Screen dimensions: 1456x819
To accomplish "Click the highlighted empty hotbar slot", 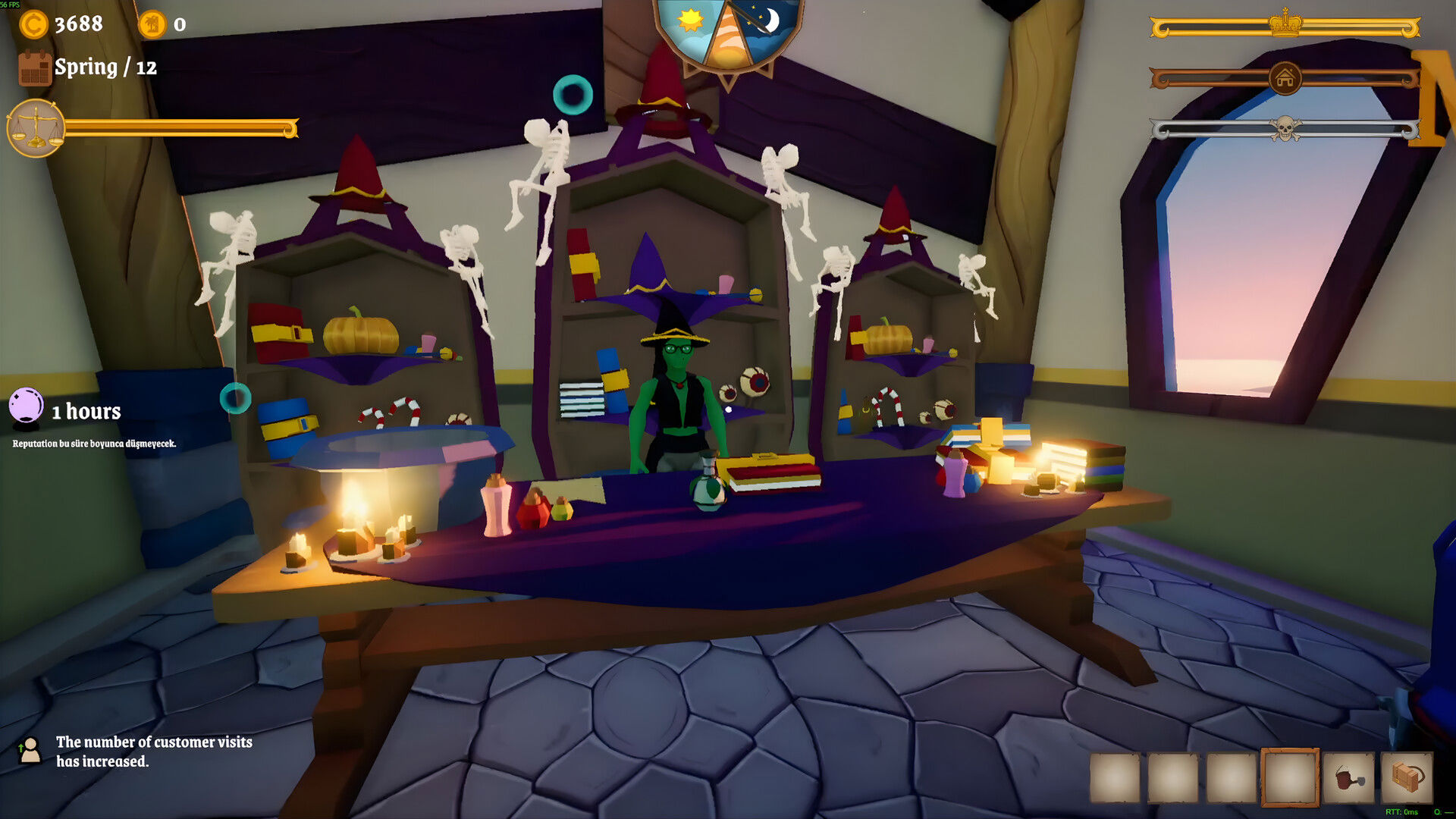I will [1289, 777].
